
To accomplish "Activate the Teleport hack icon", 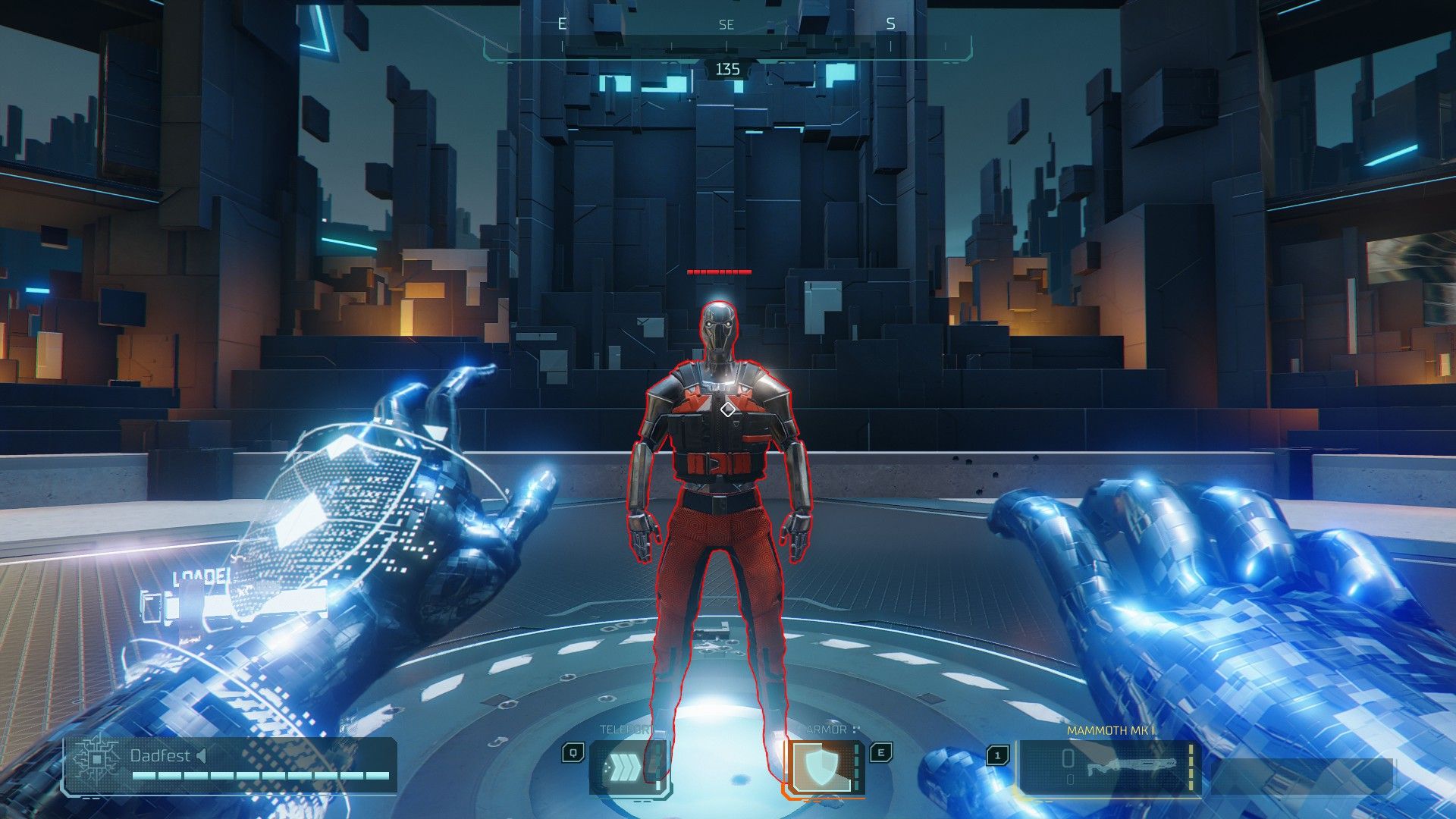I will click(x=629, y=768).
